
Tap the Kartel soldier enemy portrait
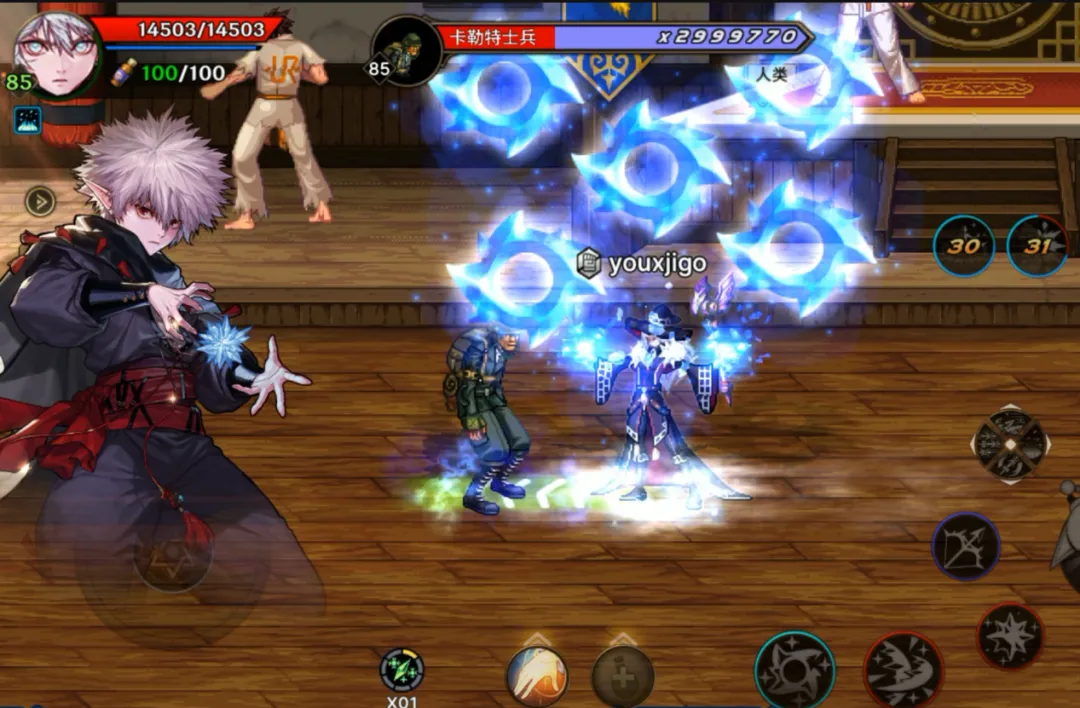pyautogui.click(x=406, y=50)
